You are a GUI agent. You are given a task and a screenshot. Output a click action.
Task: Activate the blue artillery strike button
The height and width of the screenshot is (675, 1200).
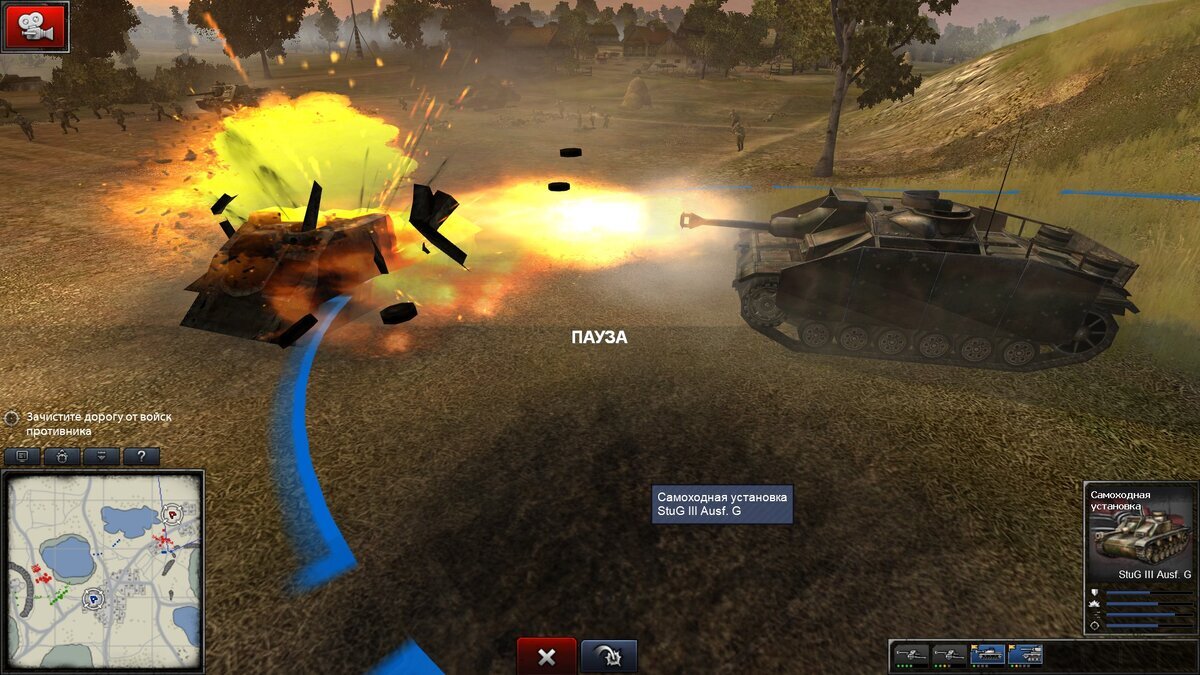point(608,656)
